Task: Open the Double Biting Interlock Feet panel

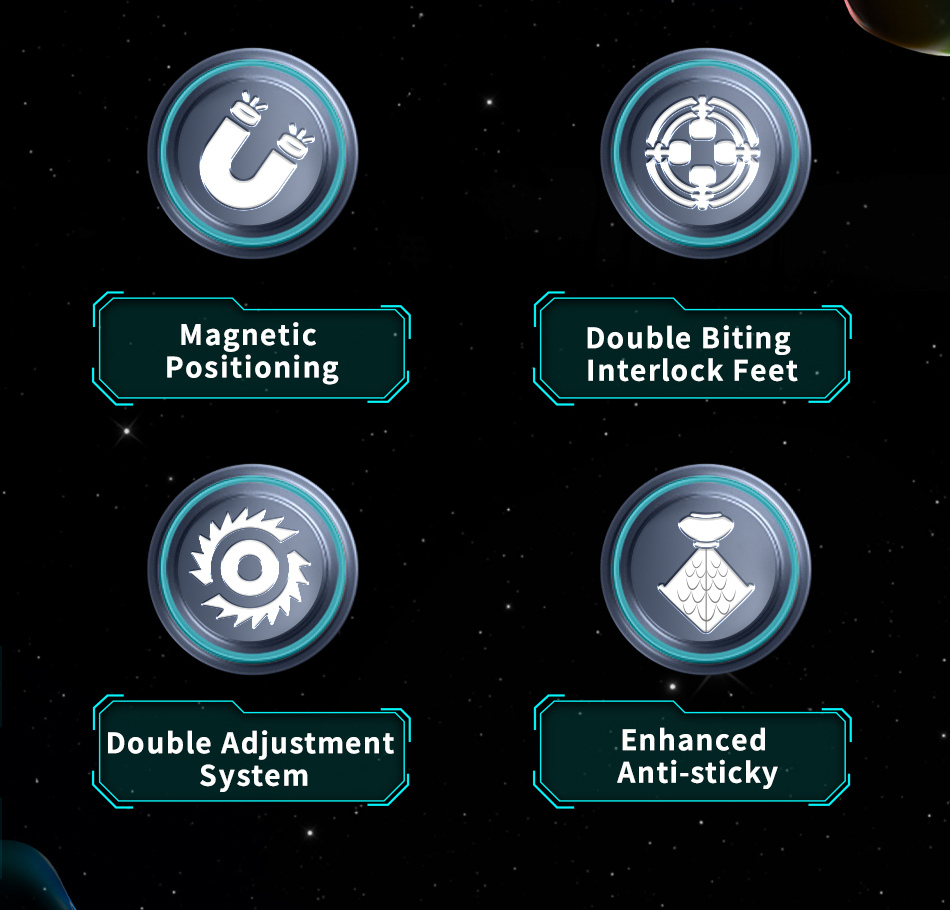Action: click(x=692, y=355)
